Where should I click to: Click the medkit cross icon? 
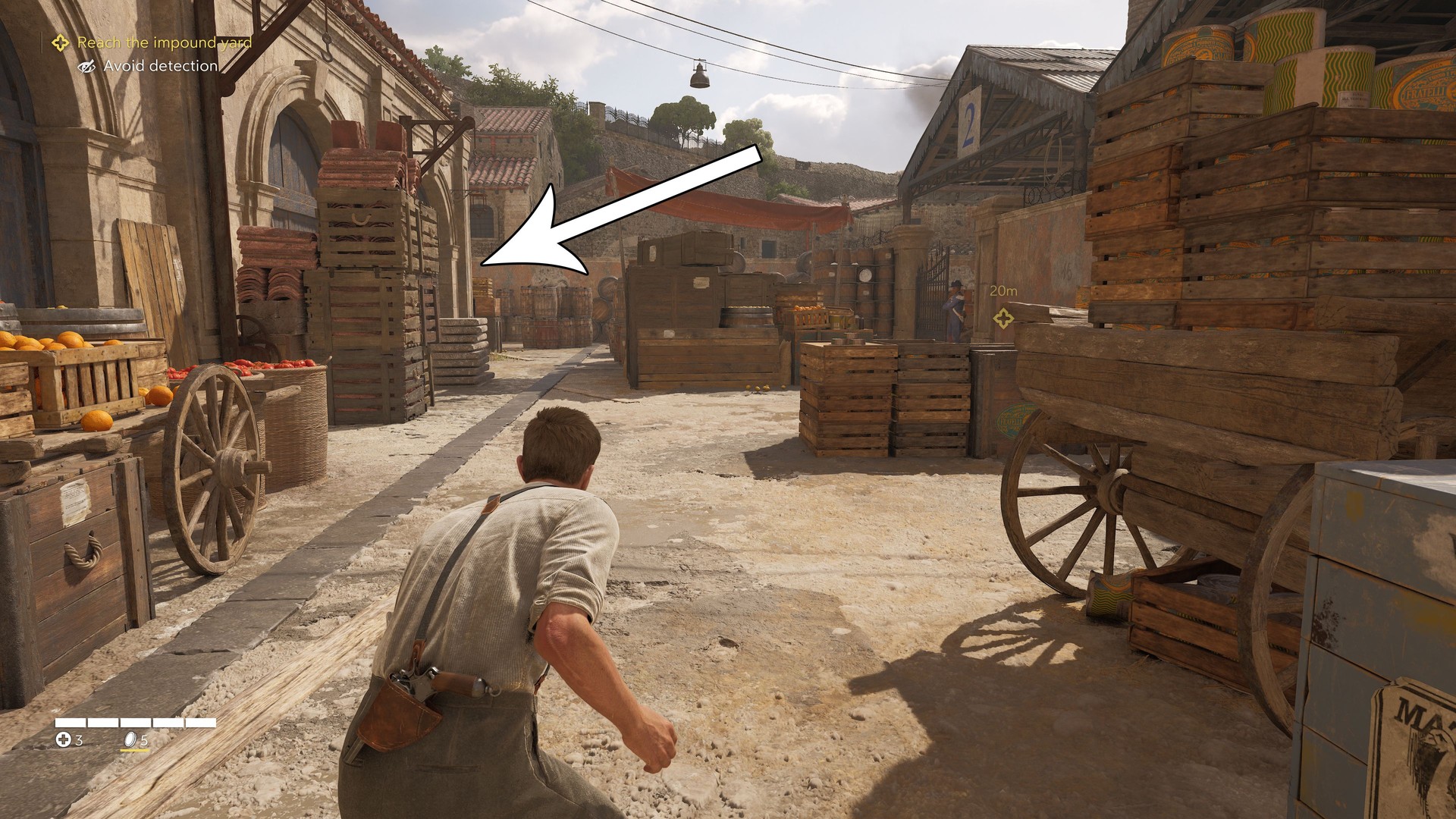pyautogui.click(x=64, y=739)
